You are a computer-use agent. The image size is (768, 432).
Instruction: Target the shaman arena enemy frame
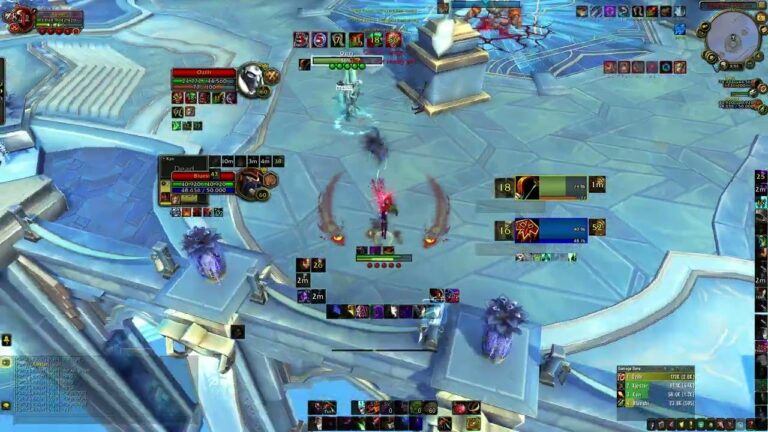(551, 229)
